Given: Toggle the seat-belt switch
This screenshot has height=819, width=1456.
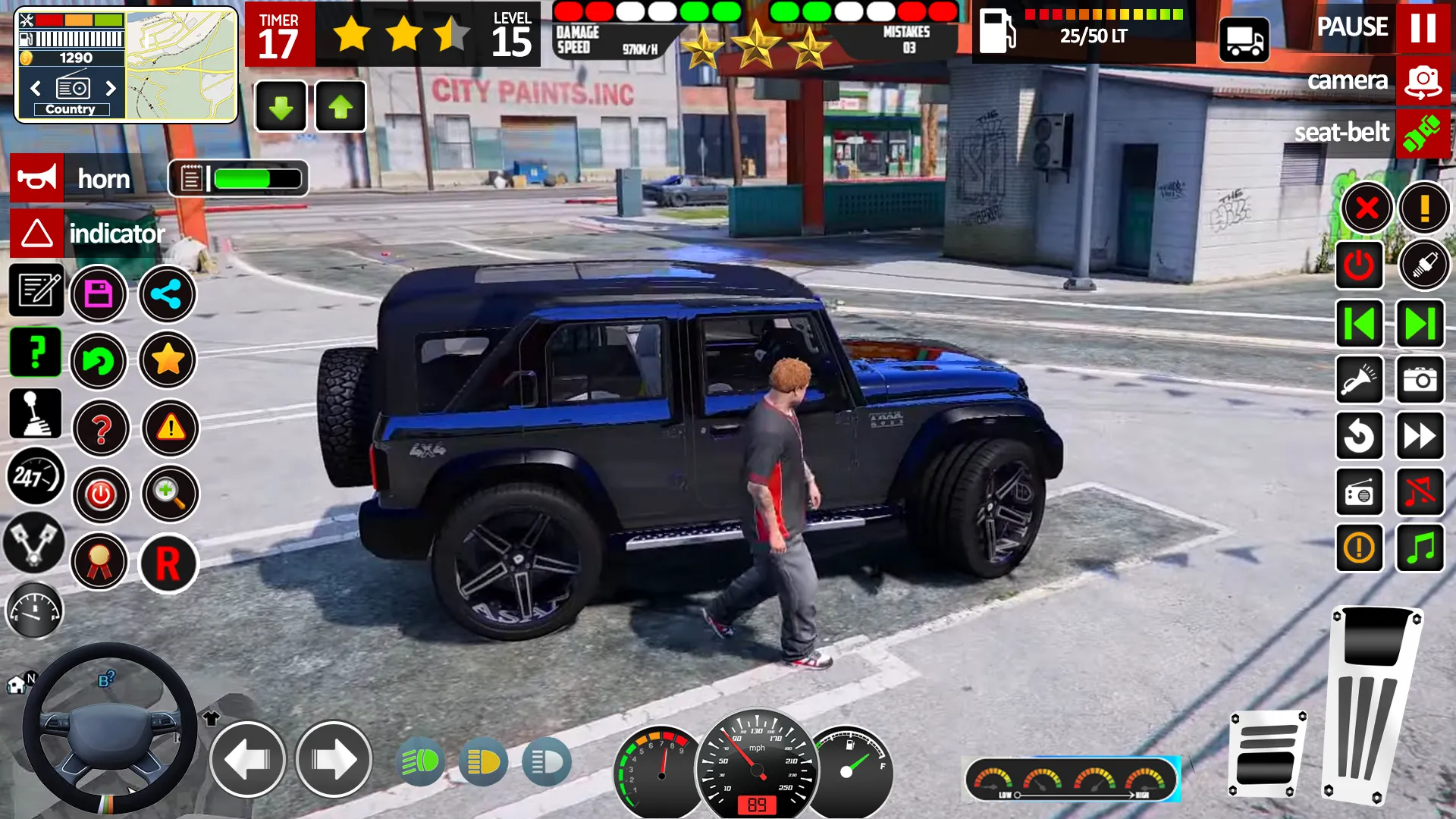Looking at the screenshot, I should tap(1423, 133).
